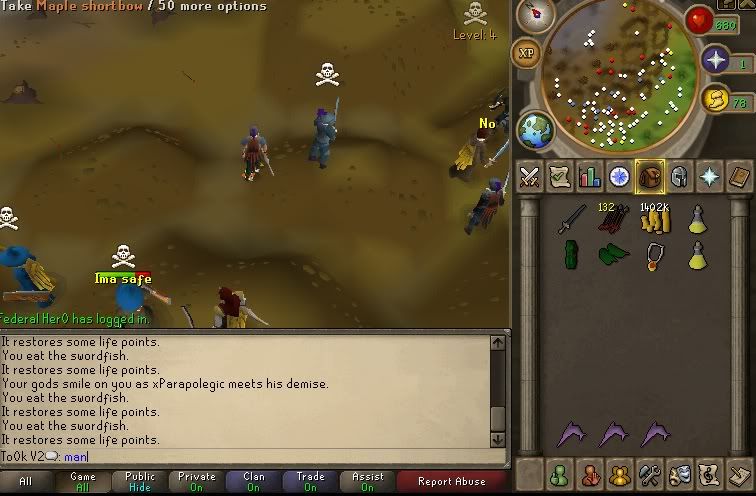Click the Report Abuse button
Viewport: 756px width, 496px height.
click(451, 481)
